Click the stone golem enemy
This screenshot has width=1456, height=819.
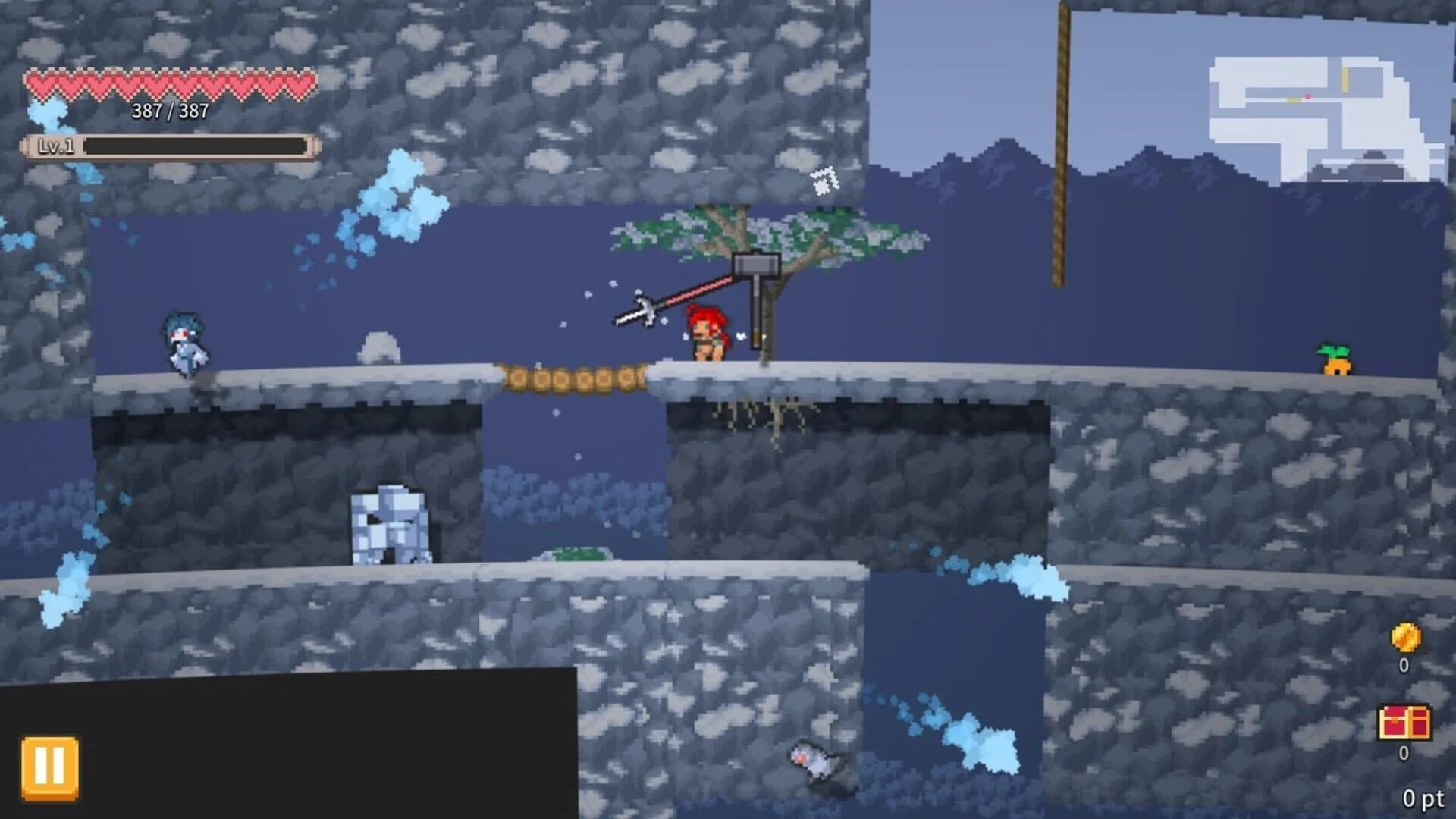tap(391, 523)
